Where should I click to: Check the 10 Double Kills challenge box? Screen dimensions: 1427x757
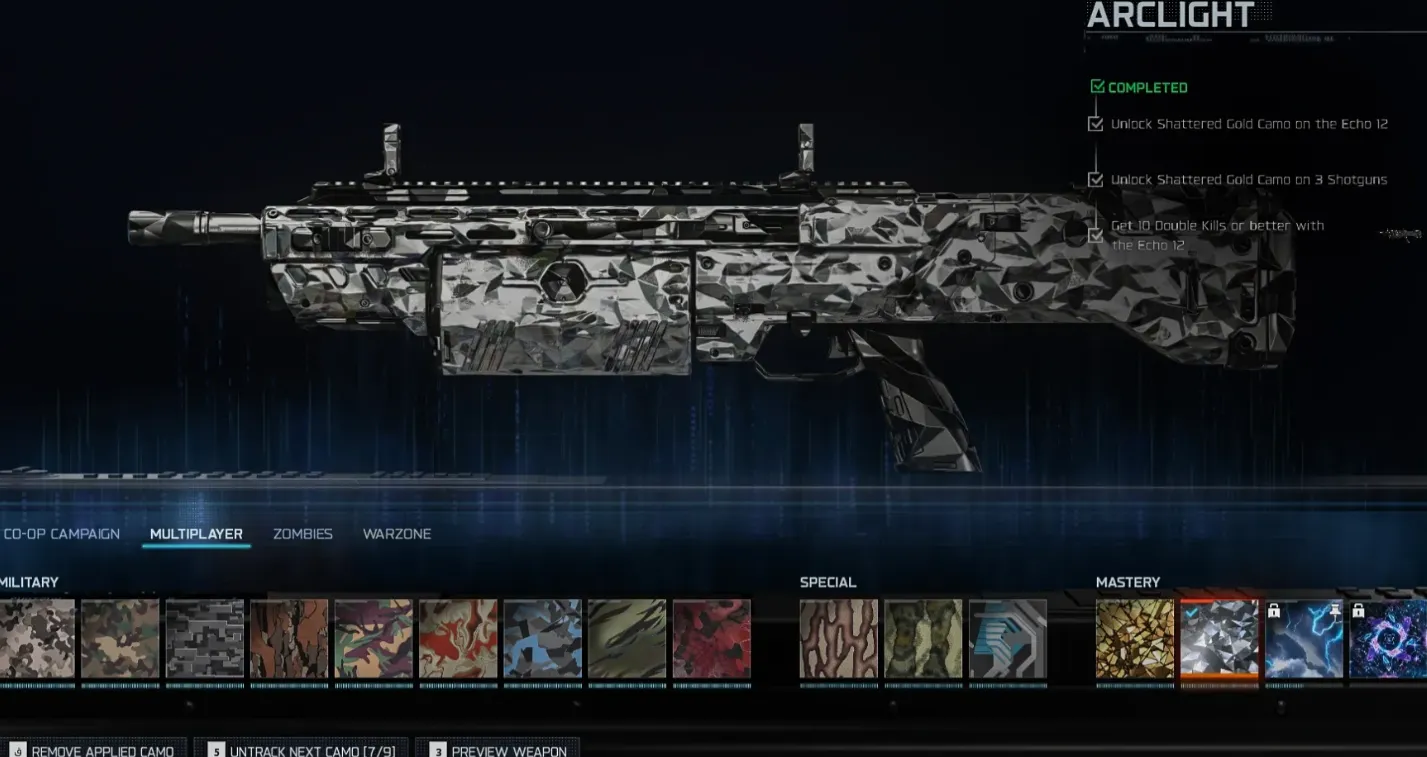(x=1094, y=235)
